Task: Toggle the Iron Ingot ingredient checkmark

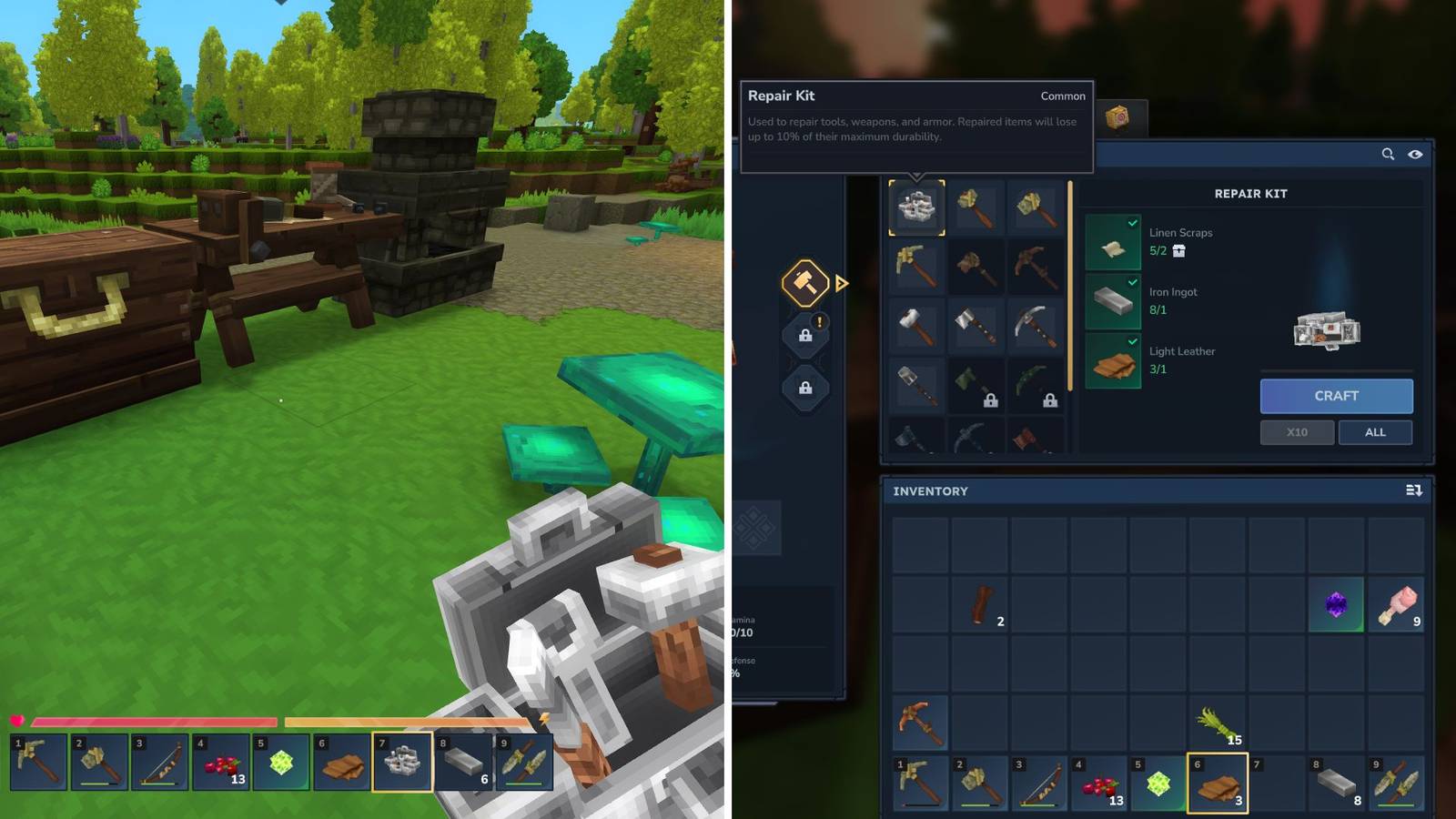Action: coord(1133,280)
